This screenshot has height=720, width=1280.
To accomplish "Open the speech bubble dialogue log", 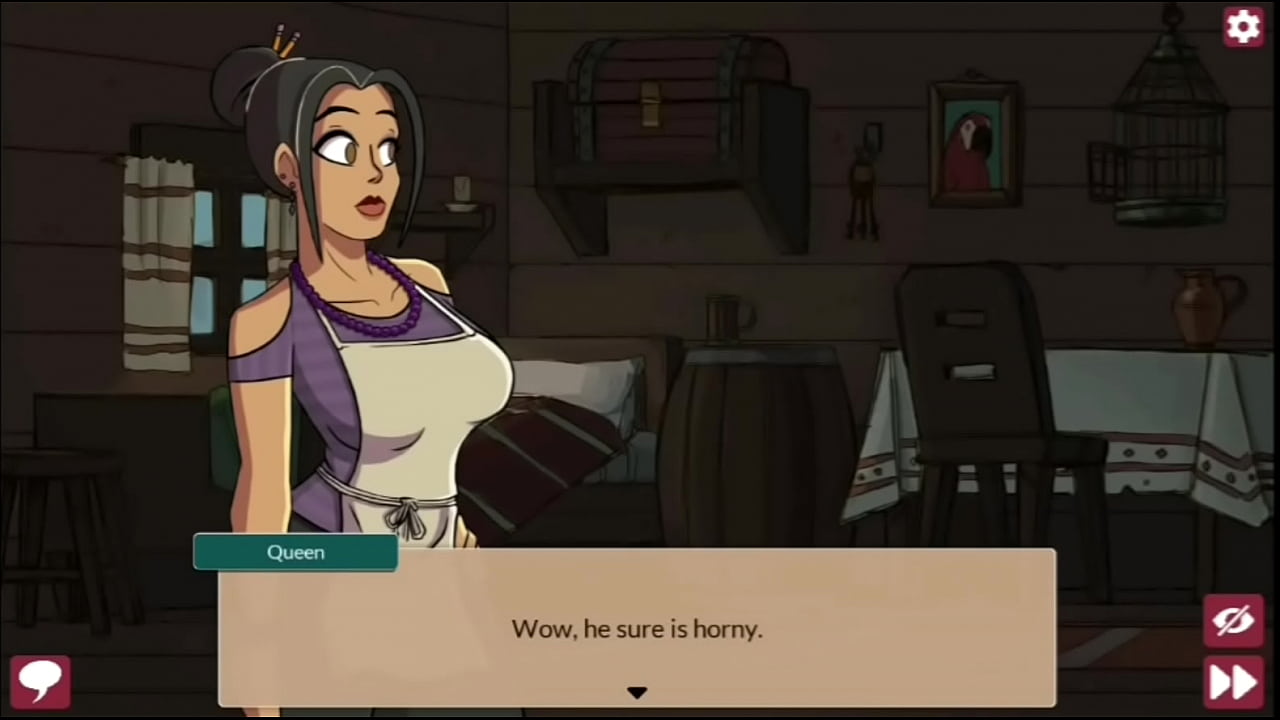I will coord(40,681).
